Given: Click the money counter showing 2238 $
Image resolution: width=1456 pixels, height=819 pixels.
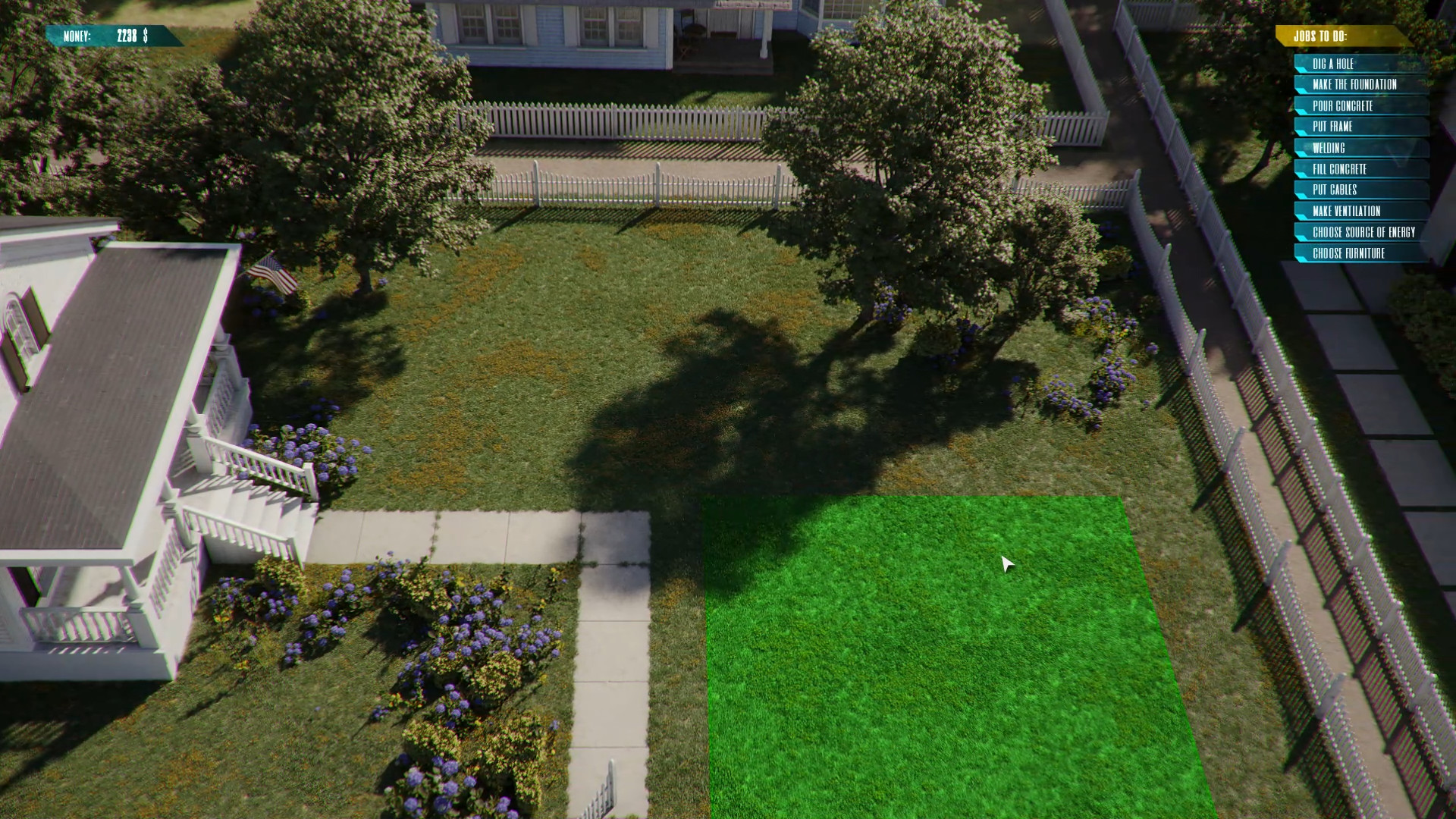Looking at the screenshot, I should pyautogui.click(x=114, y=33).
